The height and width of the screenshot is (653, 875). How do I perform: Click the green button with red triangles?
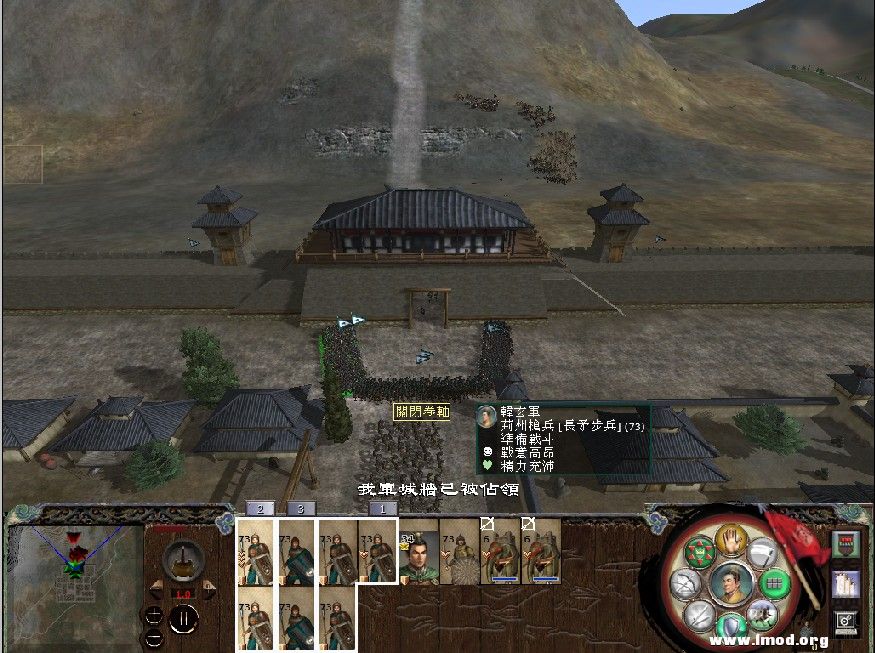(x=701, y=553)
